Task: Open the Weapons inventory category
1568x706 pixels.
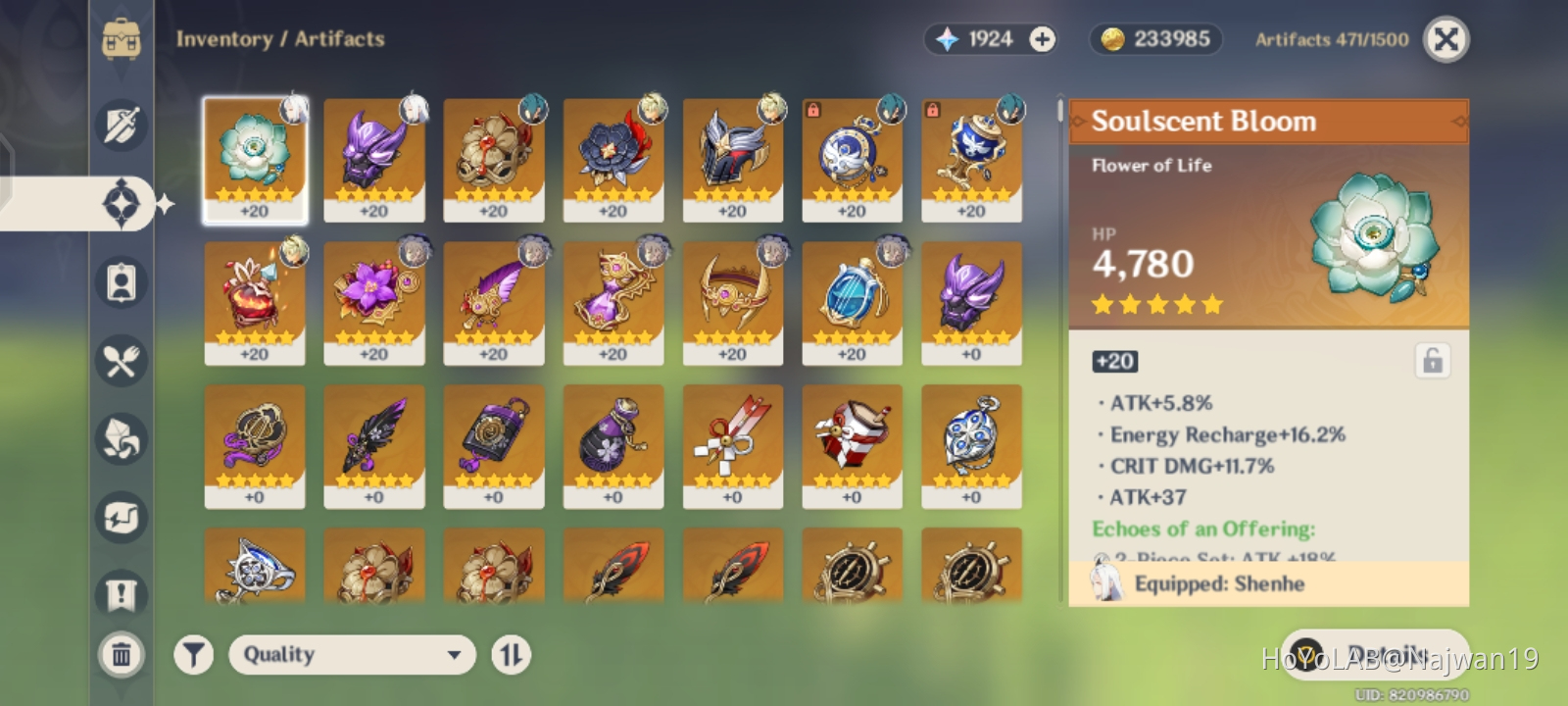Action: (121, 126)
